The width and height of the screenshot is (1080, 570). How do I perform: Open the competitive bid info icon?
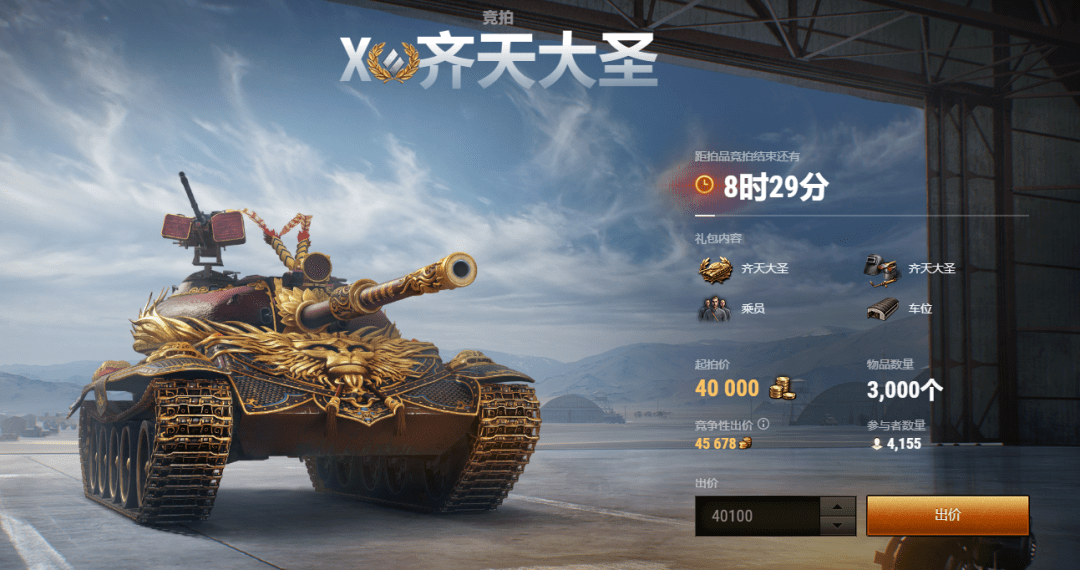pyautogui.click(x=763, y=424)
